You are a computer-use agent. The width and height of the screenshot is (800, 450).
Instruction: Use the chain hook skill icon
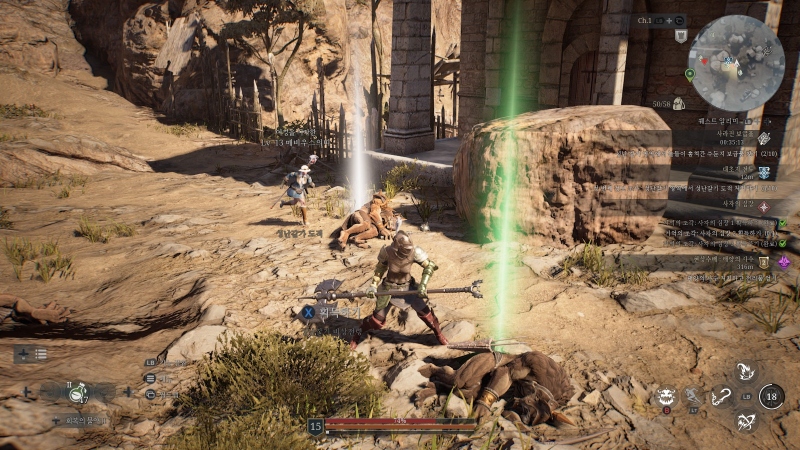[720, 397]
